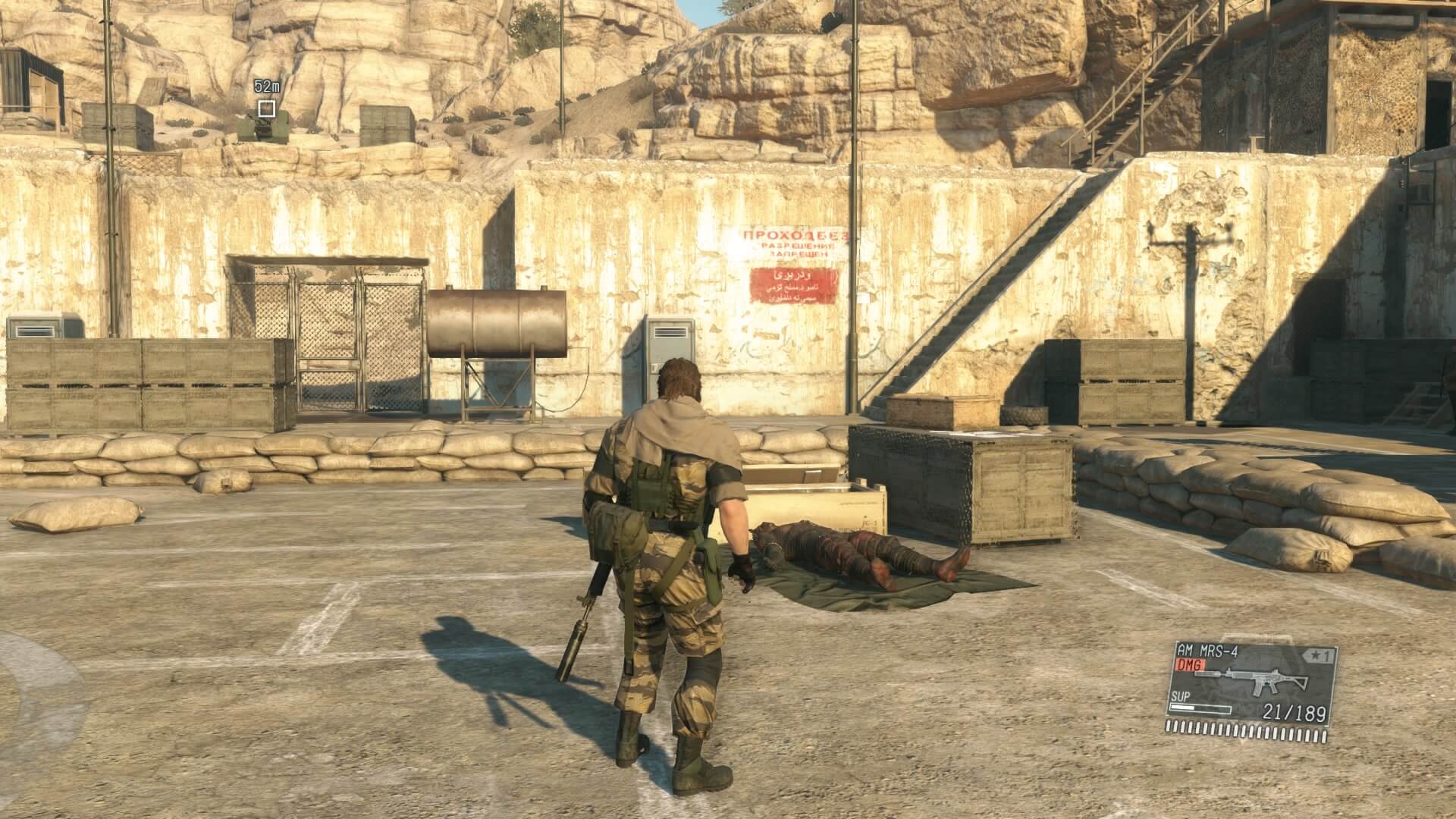Click the AM MRS-4 weapon panel
The width and height of the screenshot is (1456, 819).
(x=1249, y=693)
